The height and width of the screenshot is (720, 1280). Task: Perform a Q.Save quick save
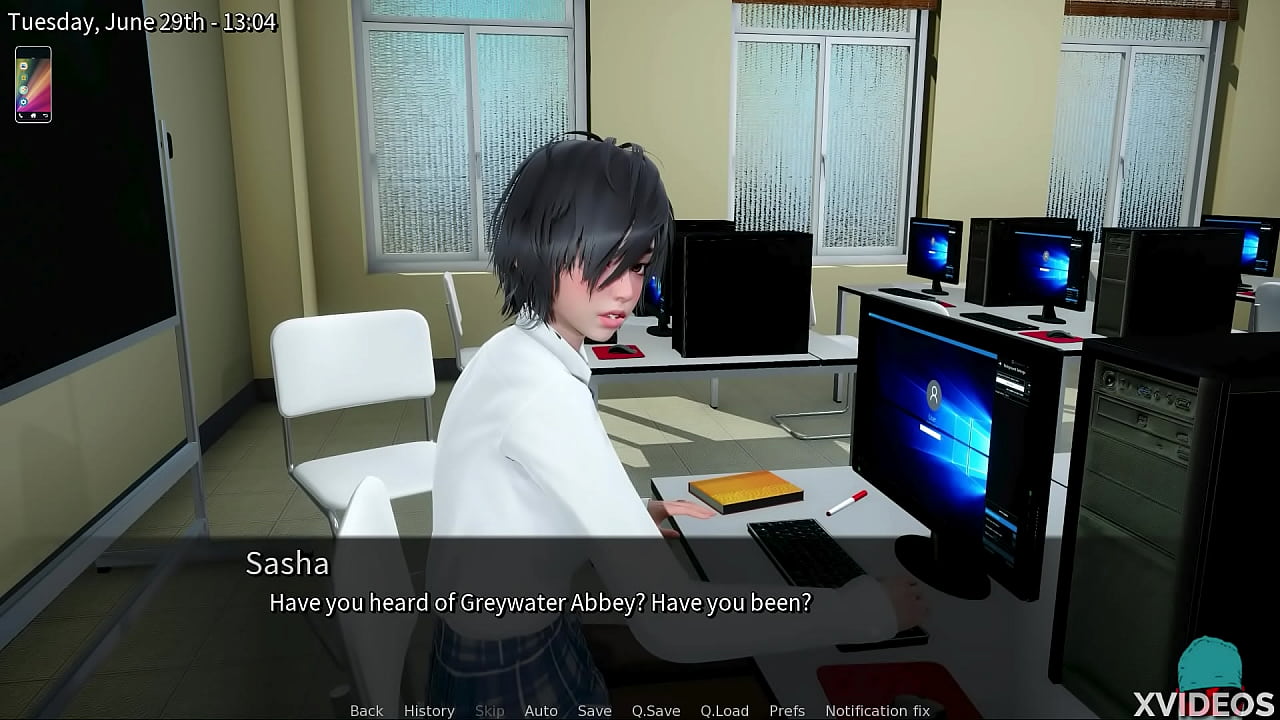[x=656, y=710]
